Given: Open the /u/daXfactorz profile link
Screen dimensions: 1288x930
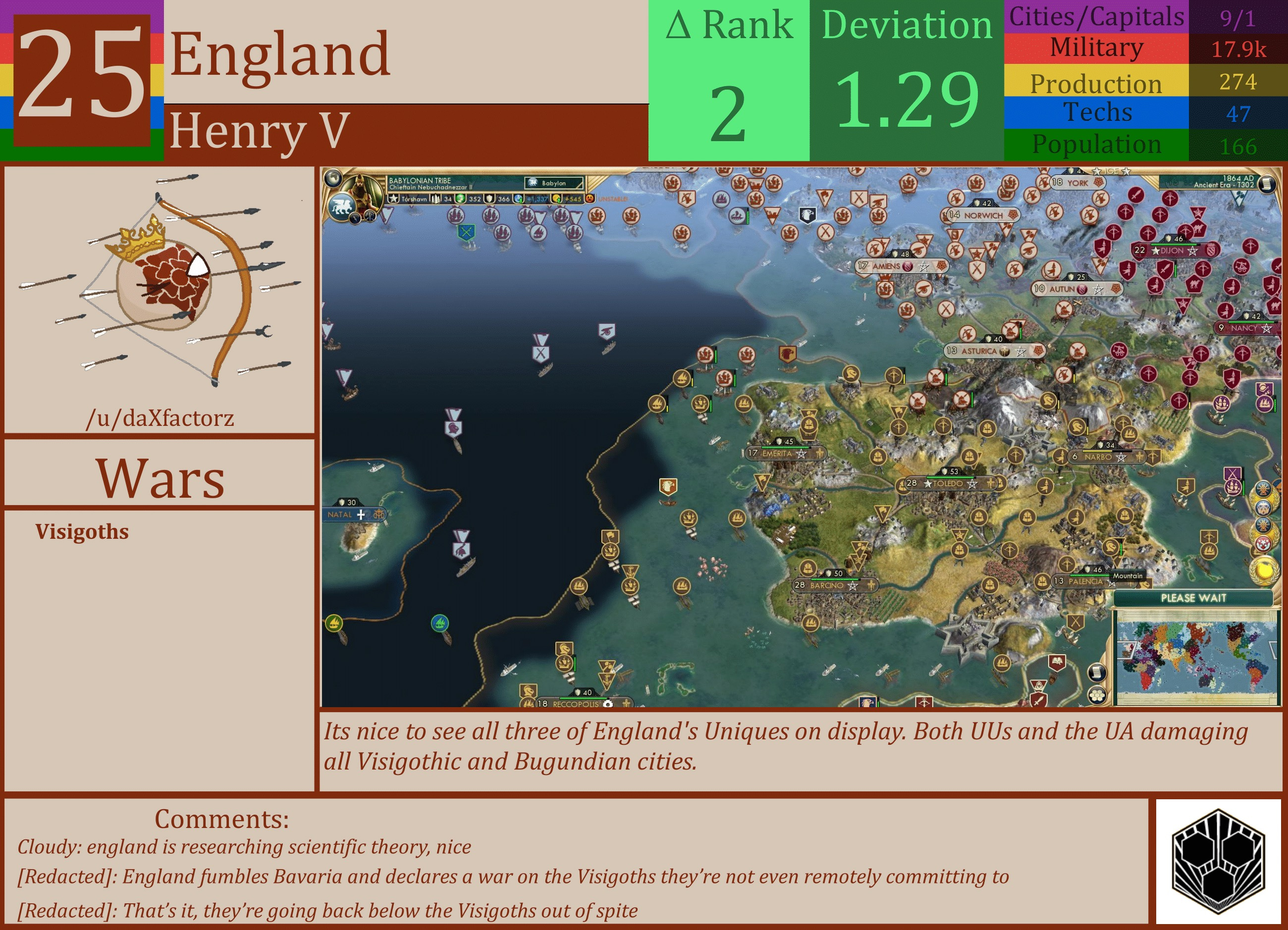Looking at the screenshot, I should 161,418.
